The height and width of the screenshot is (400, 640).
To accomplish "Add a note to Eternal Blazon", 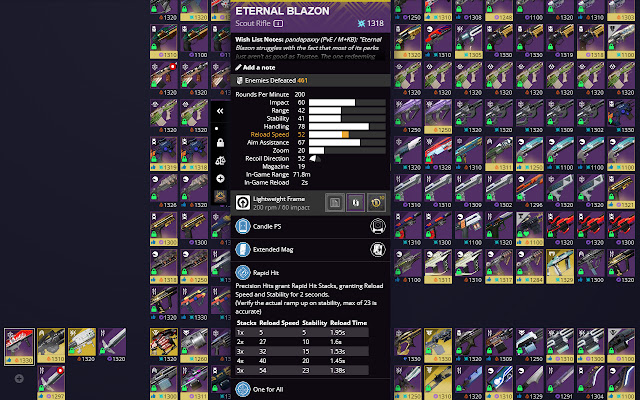I will pos(264,65).
